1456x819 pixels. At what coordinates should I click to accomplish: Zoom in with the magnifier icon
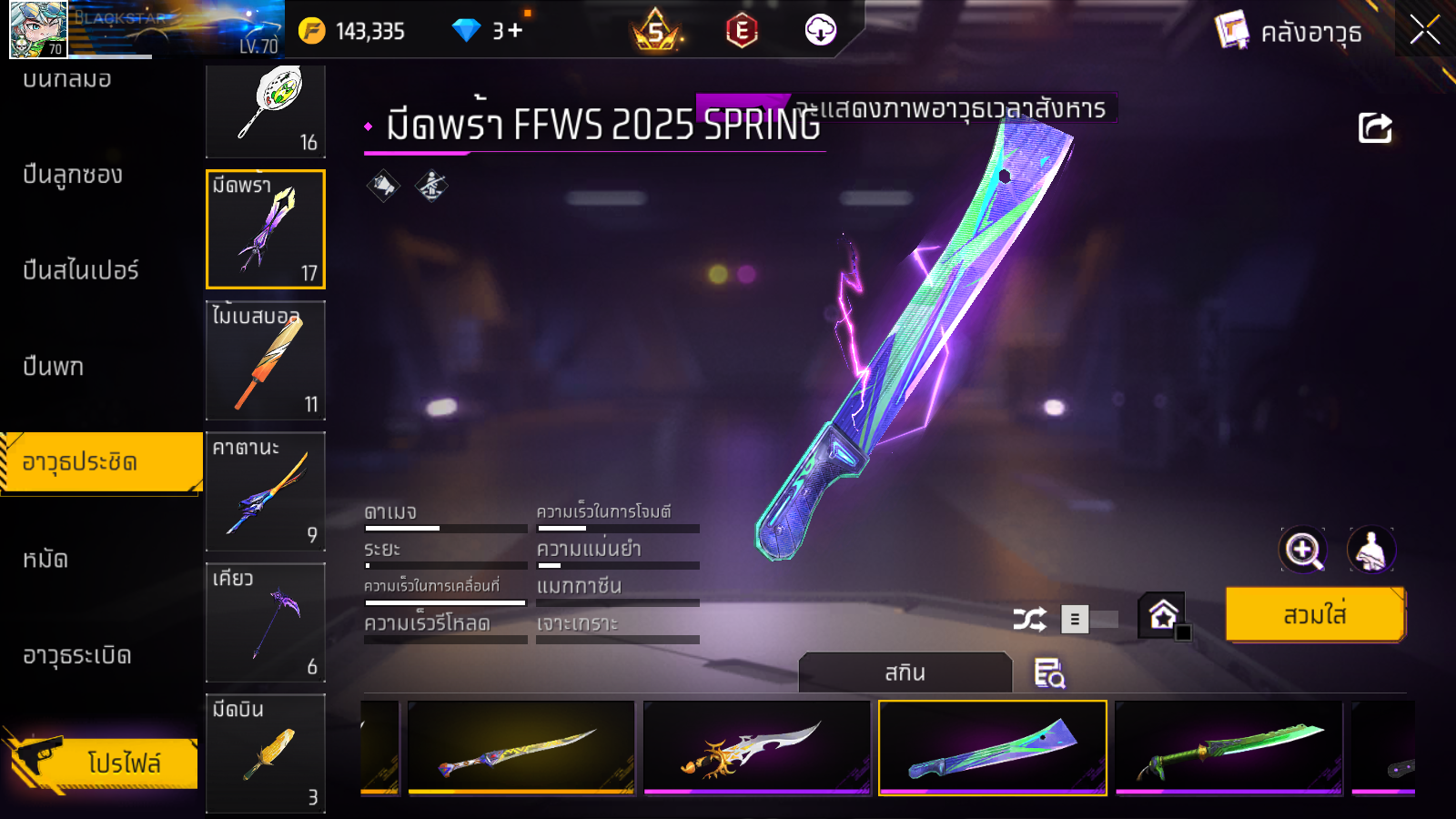[1303, 550]
